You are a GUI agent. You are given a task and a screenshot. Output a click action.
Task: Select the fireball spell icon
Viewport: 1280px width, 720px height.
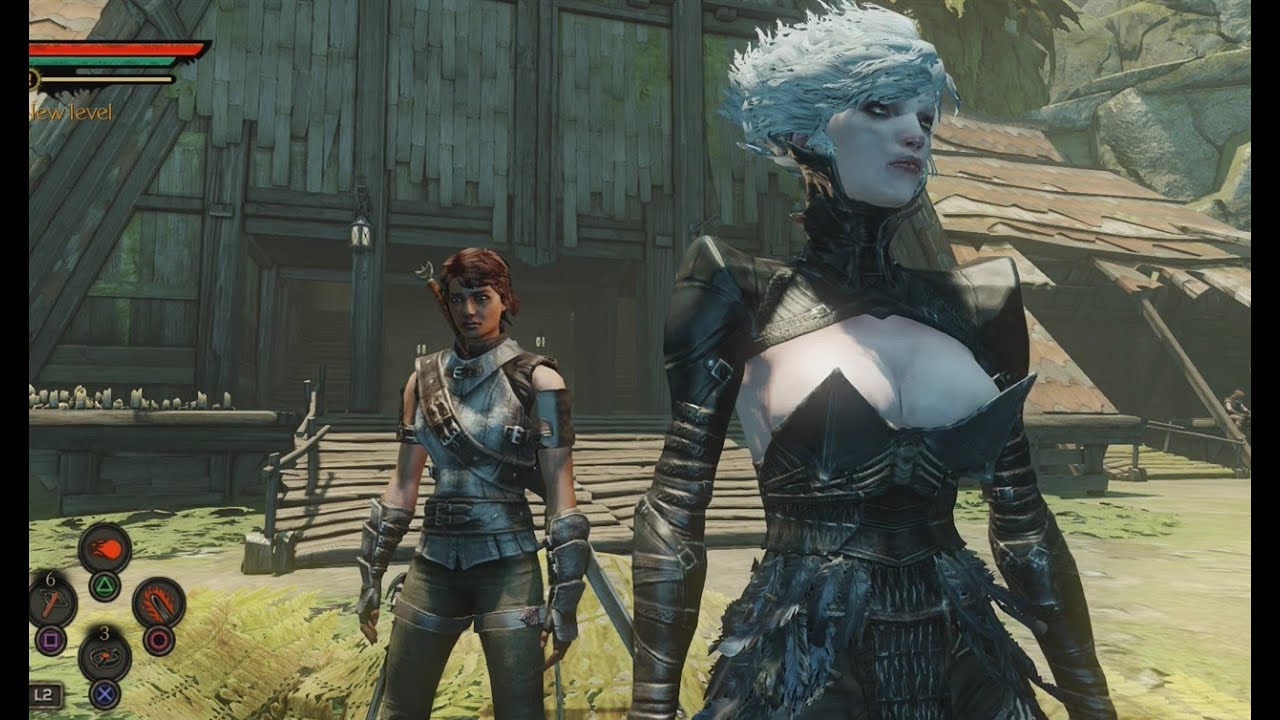pyautogui.click(x=105, y=548)
